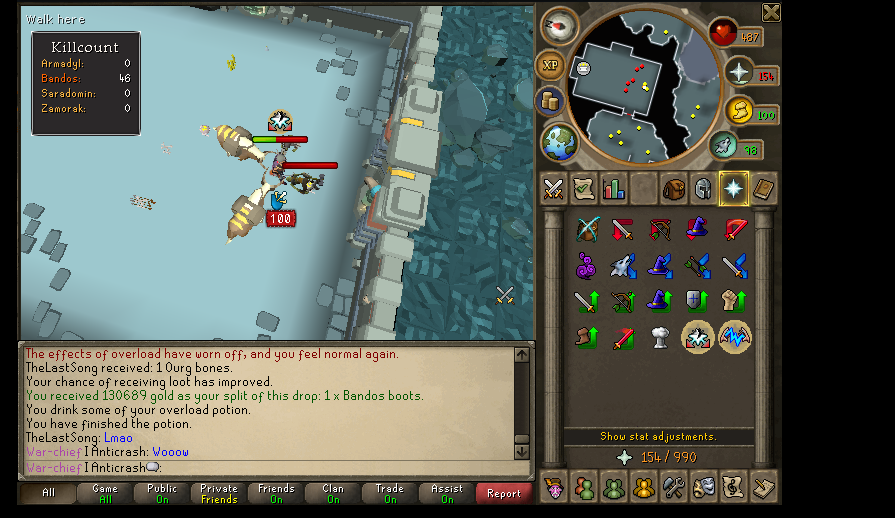Open the worn equipment helmet tab
The width and height of the screenshot is (895, 518).
(703, 188)
